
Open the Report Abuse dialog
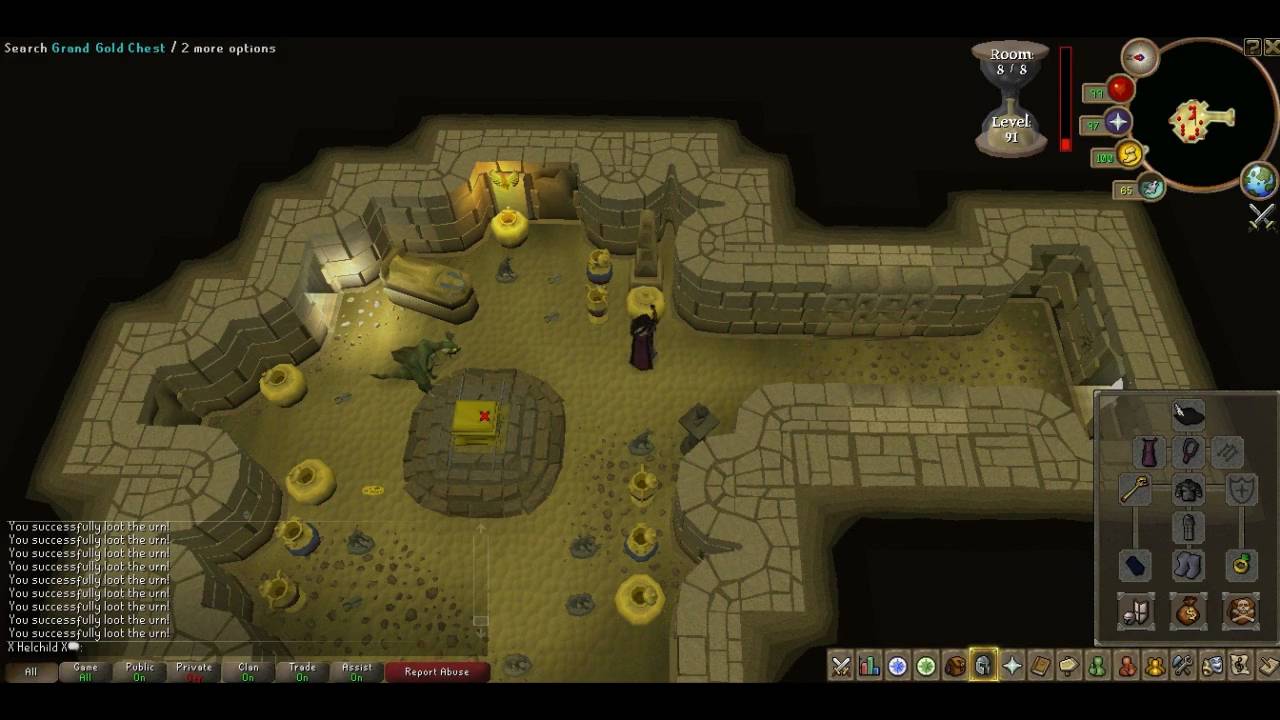pyautogui.click(x=436, y=672)
